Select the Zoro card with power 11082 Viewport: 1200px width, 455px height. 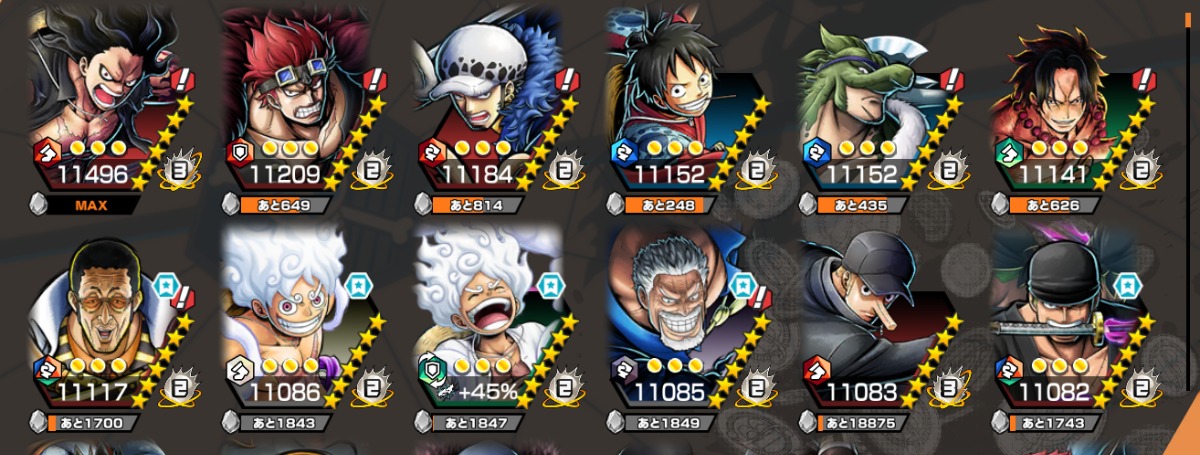(x=1070, y=320)
